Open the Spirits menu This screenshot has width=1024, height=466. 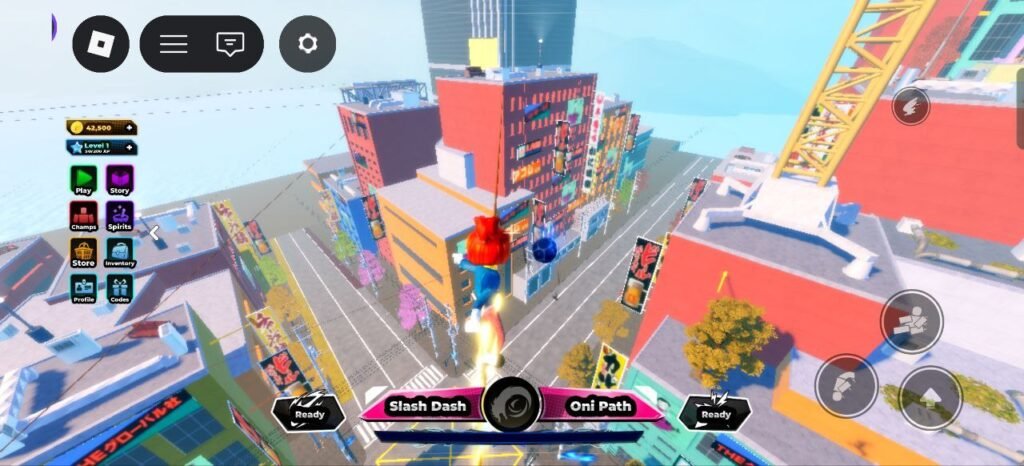[x=120, y=215]
